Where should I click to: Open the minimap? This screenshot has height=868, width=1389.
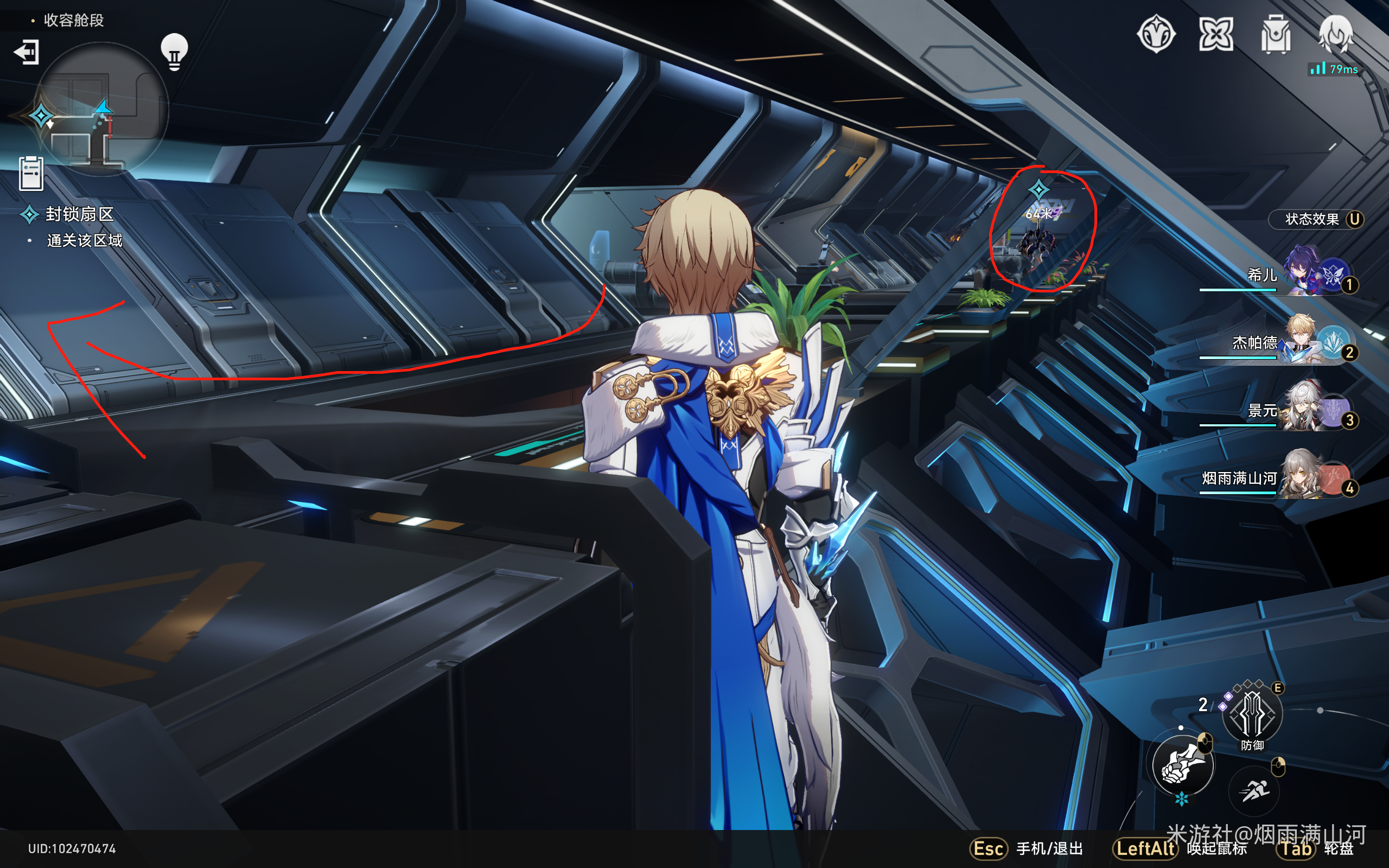point(103,109)
